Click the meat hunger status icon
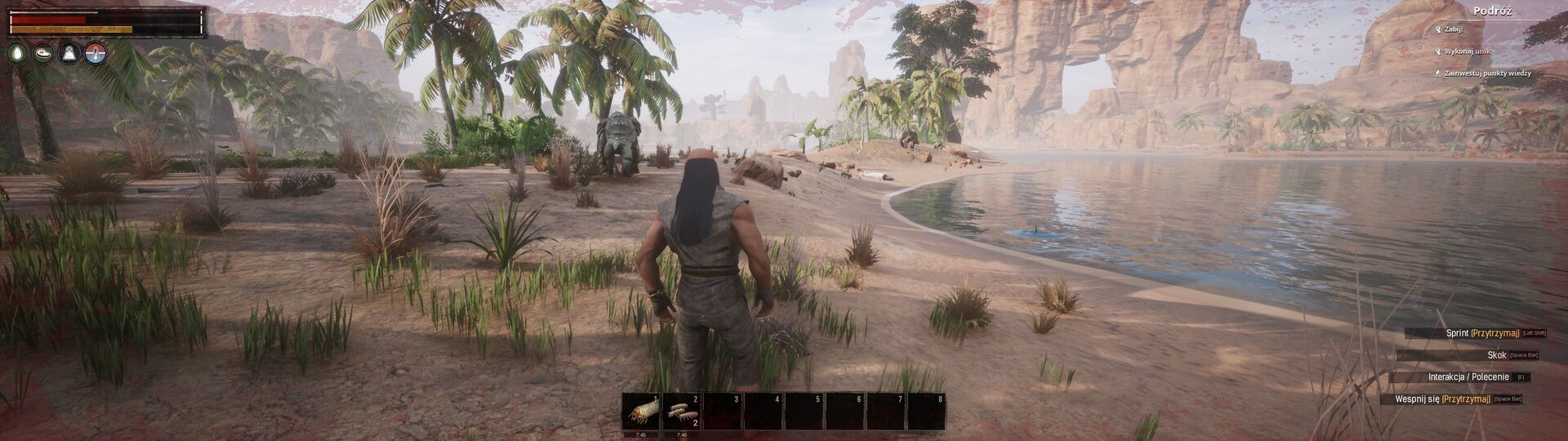1568x441 pixels. pos(43,53)
